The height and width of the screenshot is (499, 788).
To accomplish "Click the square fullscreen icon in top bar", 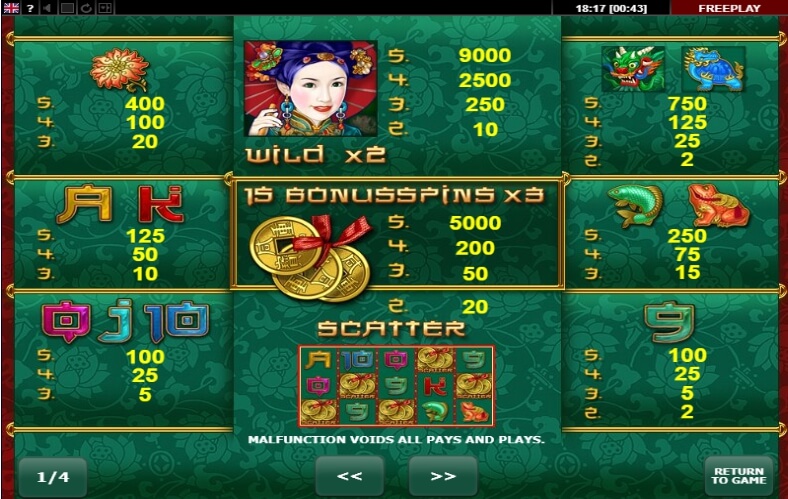I will pos(68,8).
